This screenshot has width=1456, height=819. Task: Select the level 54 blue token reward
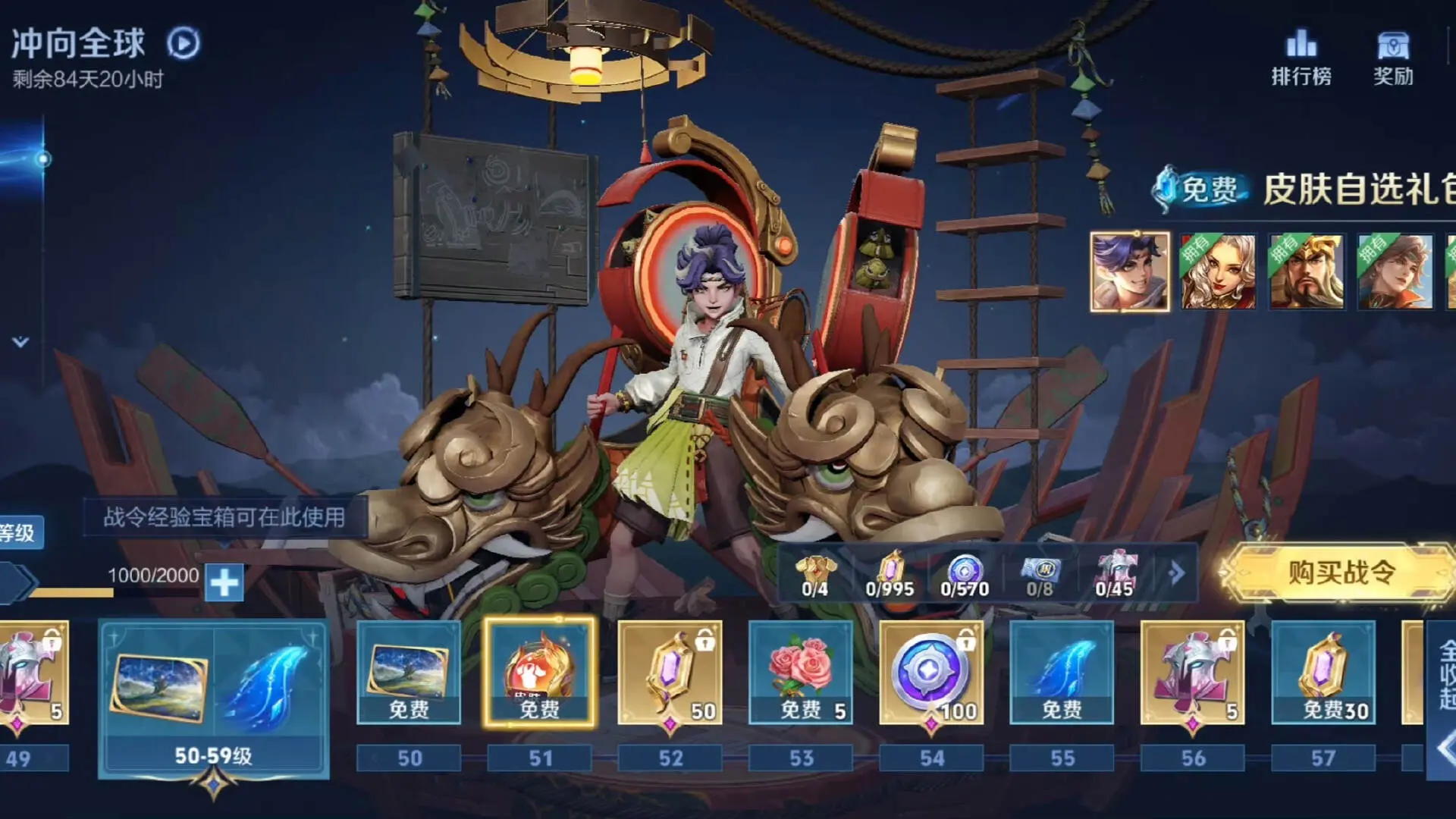(931, 672)
